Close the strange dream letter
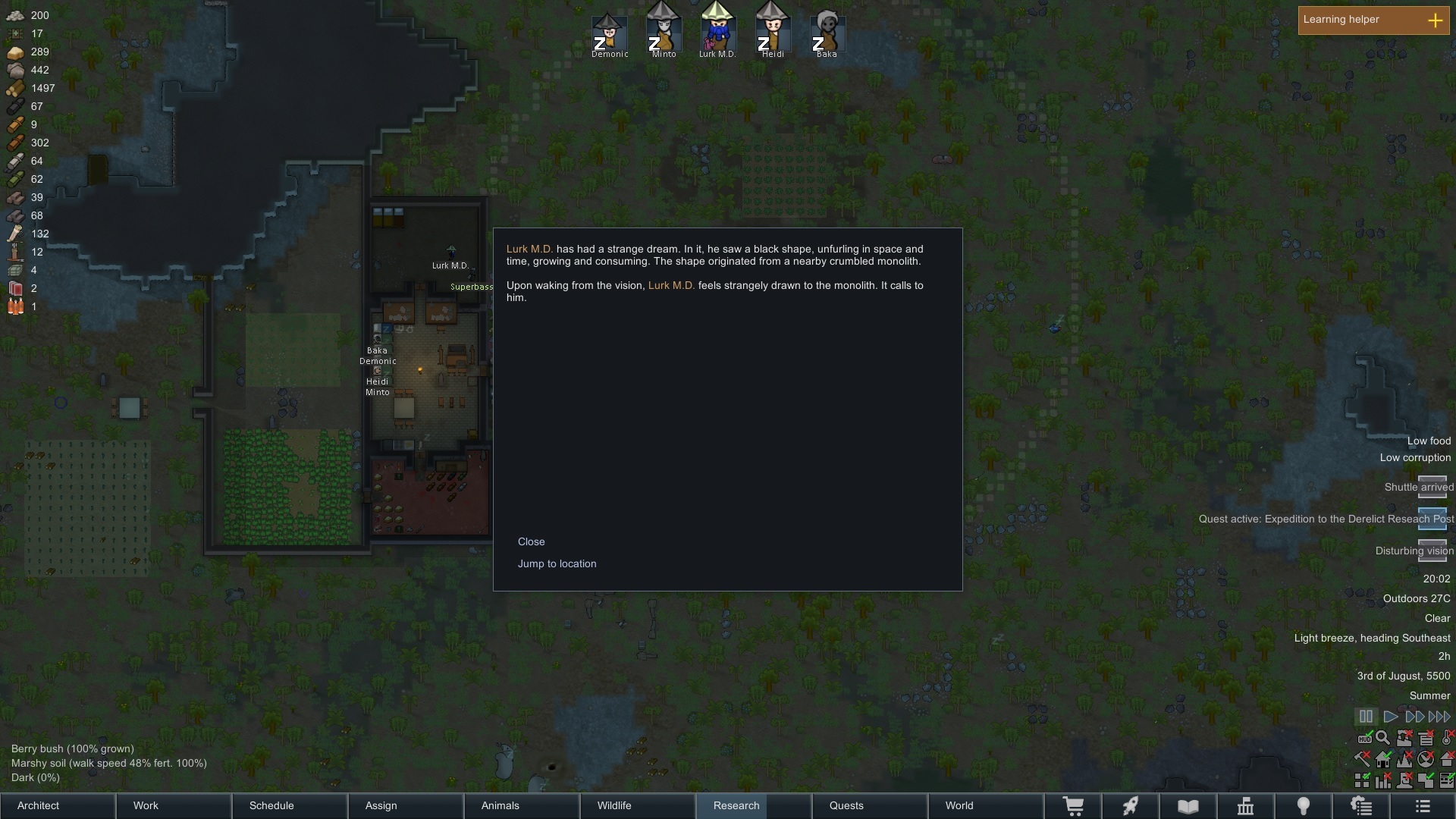Viewport: 1456px width, 819px height. click(531, 541)
